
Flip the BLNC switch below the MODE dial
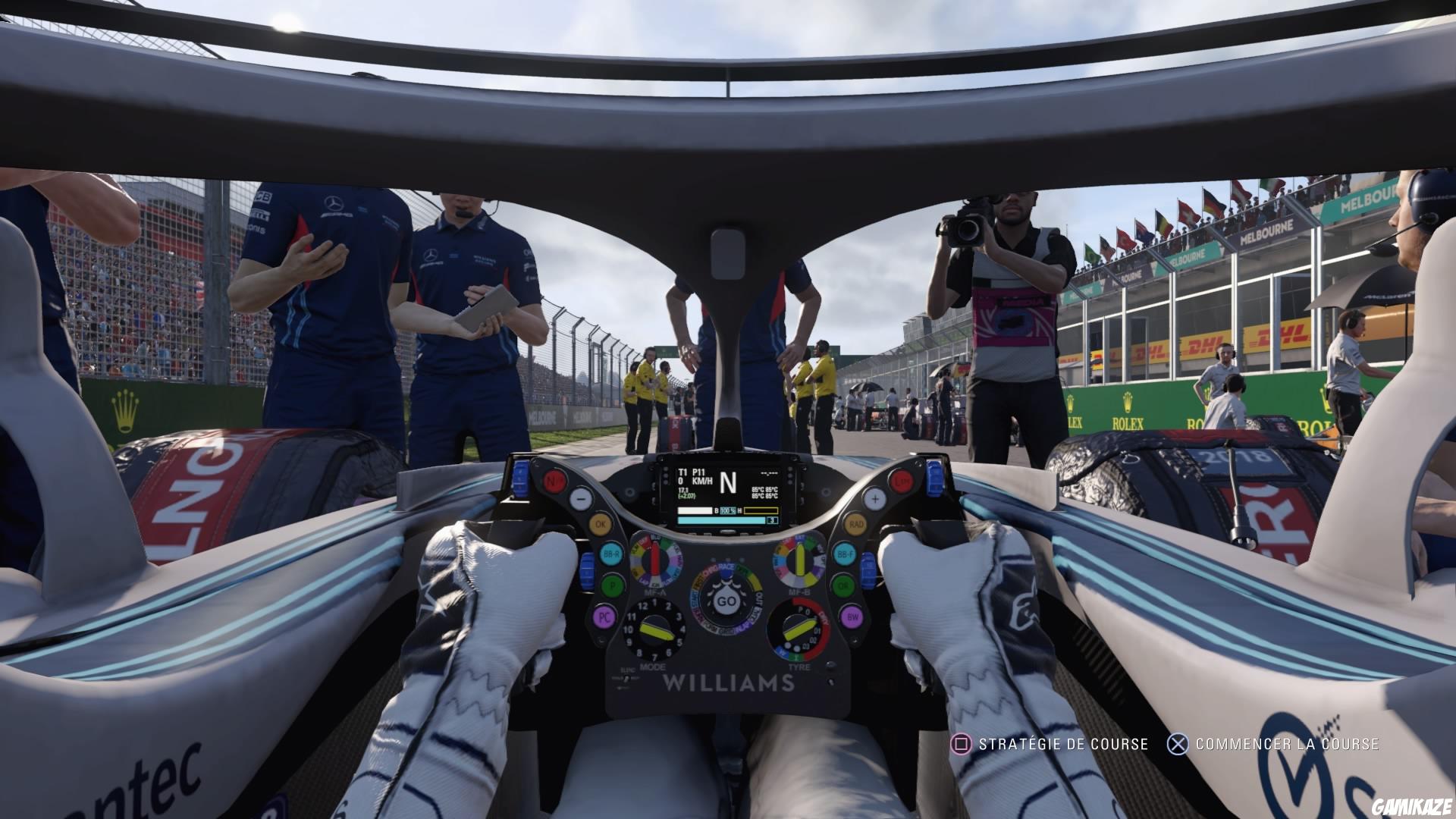626,679
